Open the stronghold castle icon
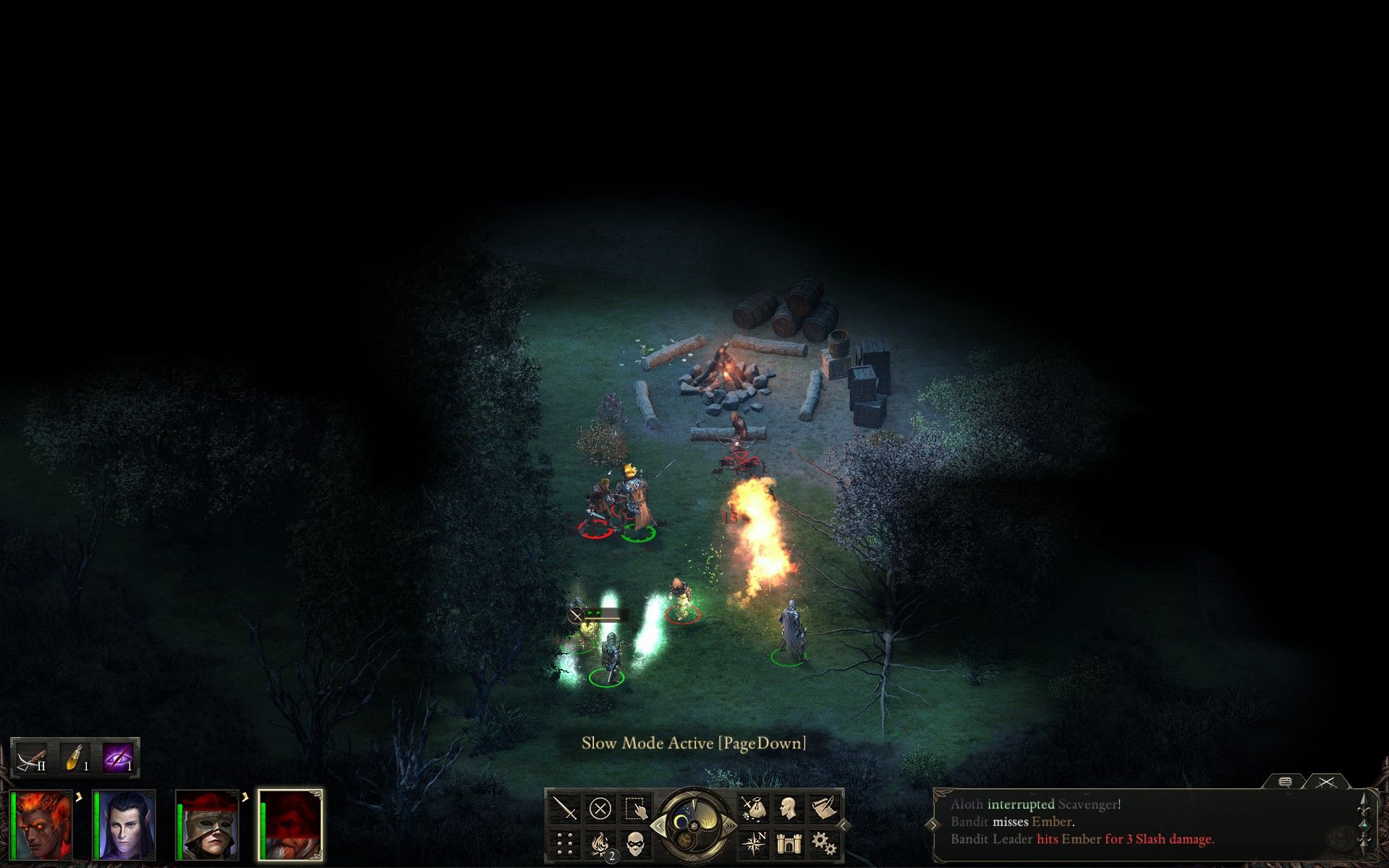This screenshot has width=1389, height=868. coord(789,843)
